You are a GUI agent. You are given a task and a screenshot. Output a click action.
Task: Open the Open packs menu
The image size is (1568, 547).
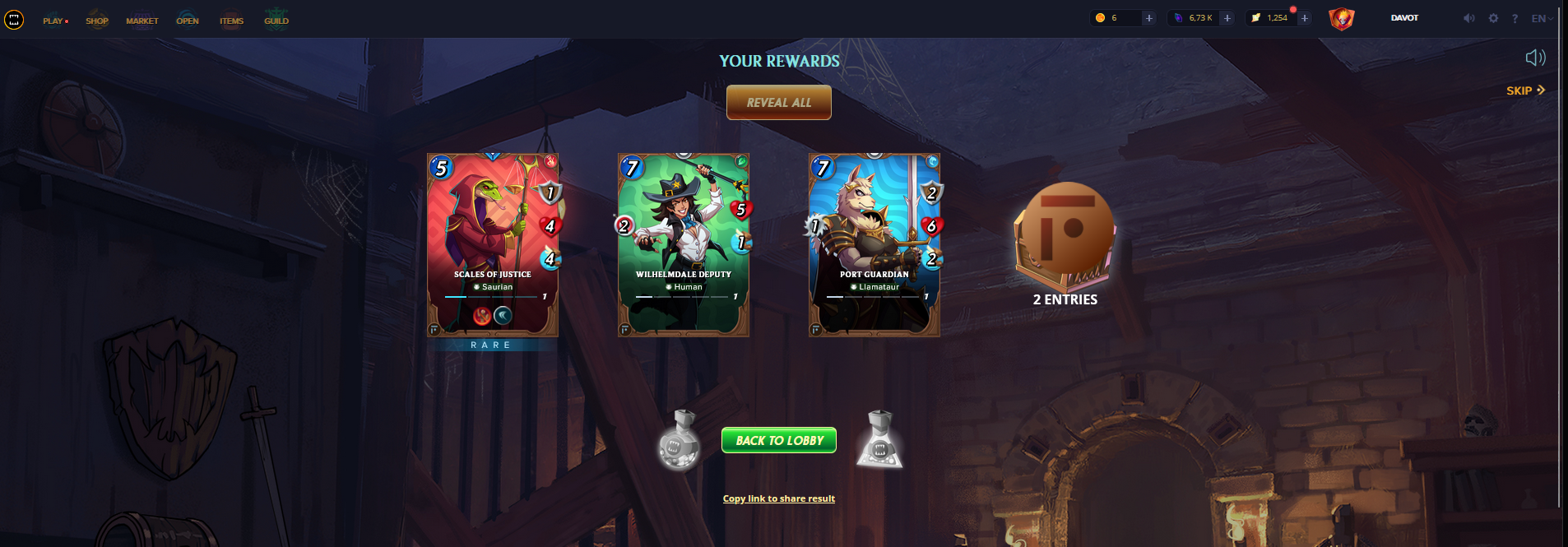coord(188,21)
